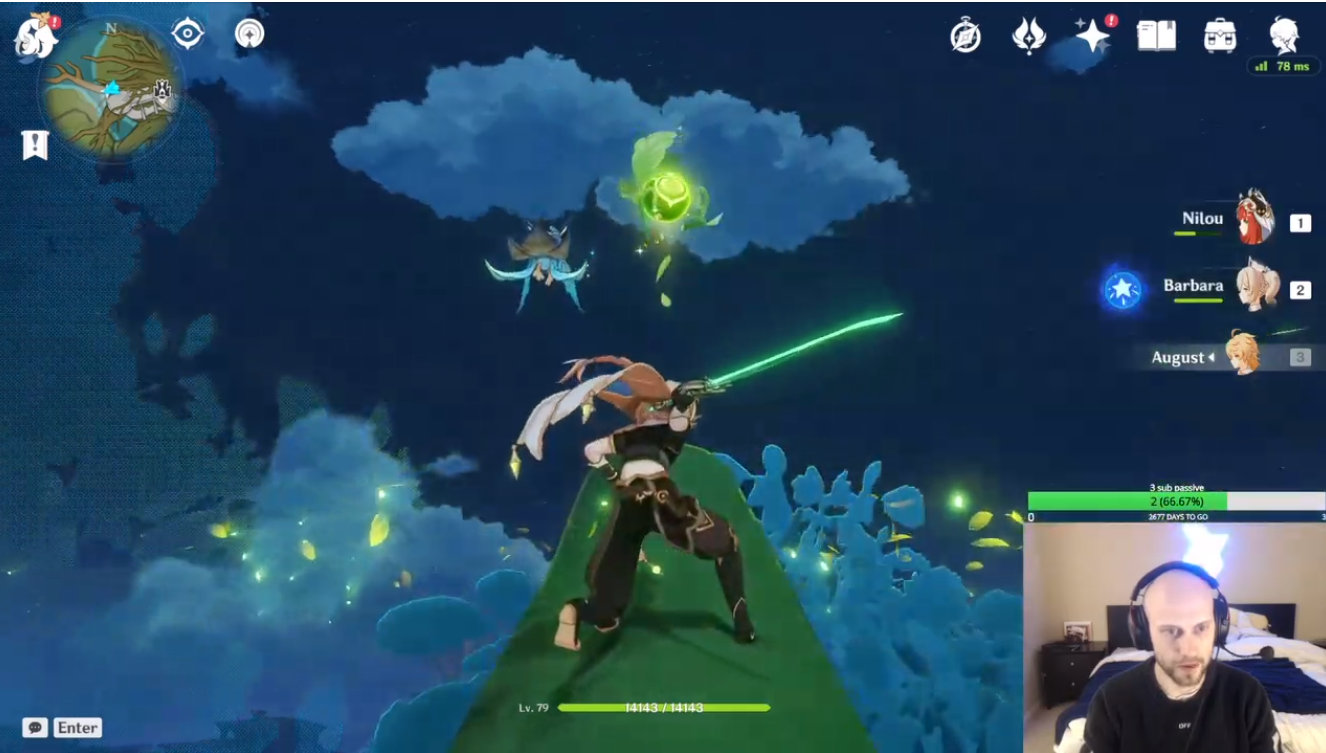Open the Battle Pass winged icon

point(1028,36)
